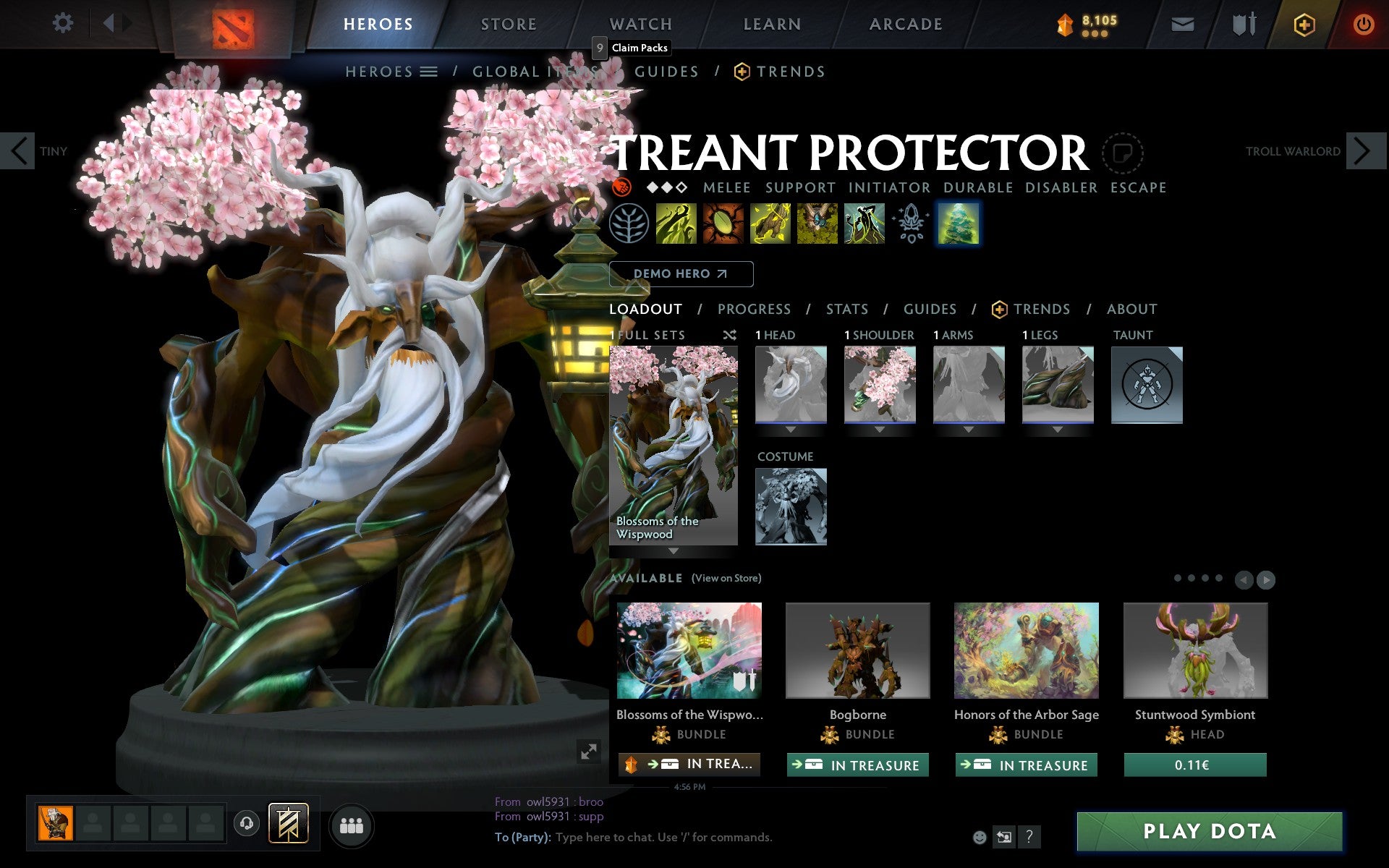Select the Nature's Grasp ability icon
This screenshot has width=1389, height=868.
click(674, 224)
